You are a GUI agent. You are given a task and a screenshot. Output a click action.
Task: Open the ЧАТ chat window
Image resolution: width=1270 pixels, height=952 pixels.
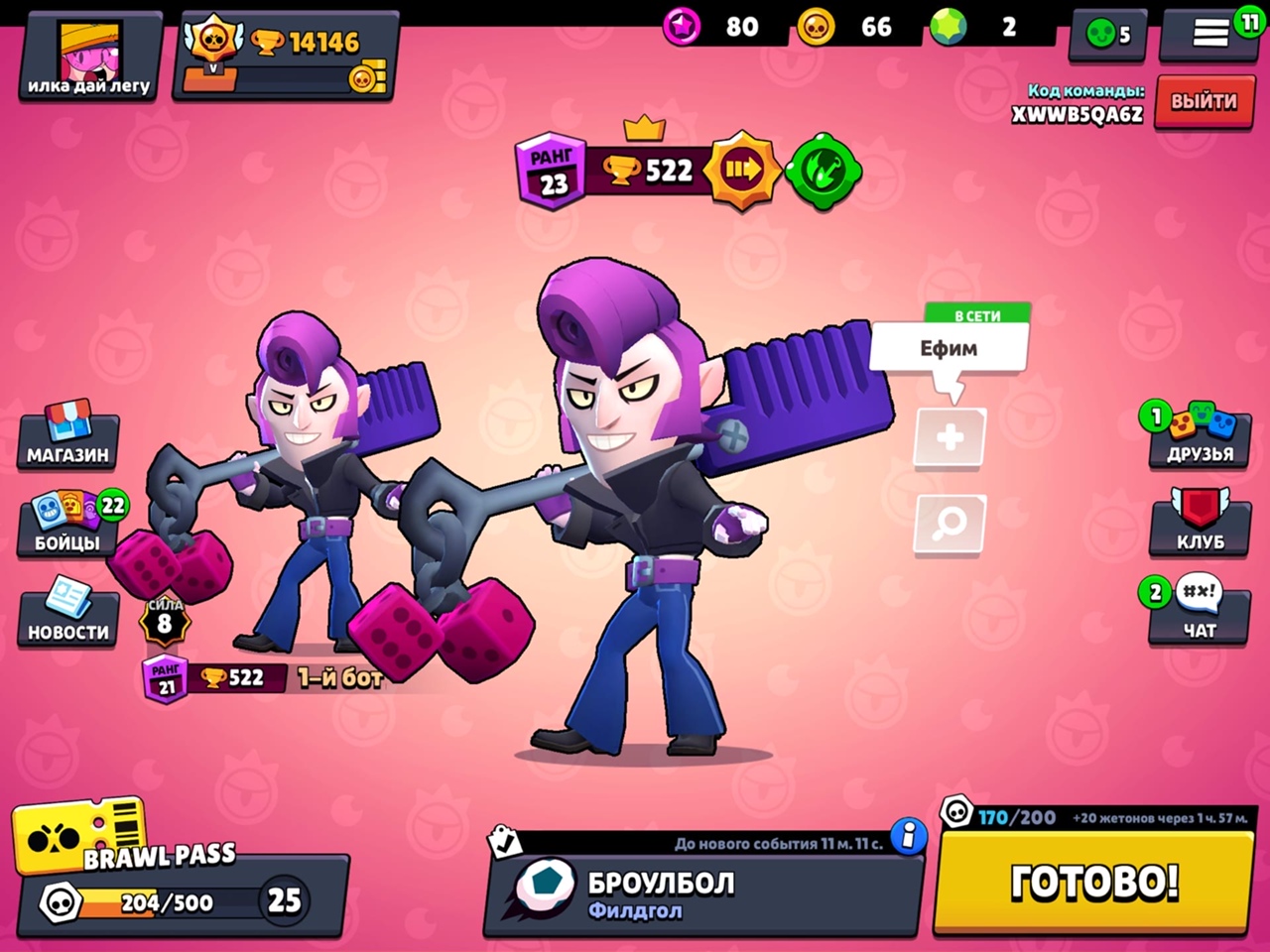(1199, 611)
